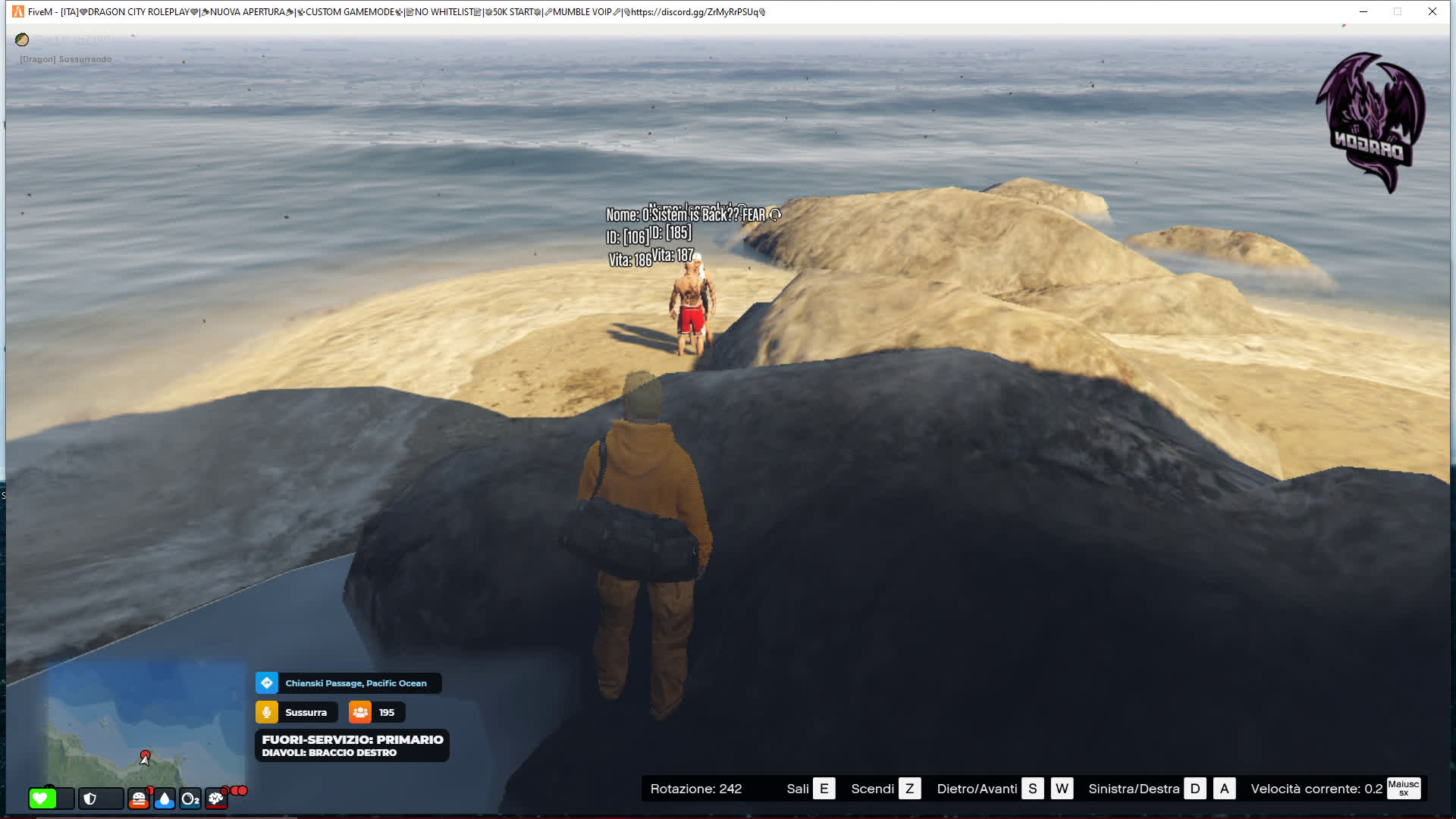Click the brain stress status icon

tap(216, 799)
